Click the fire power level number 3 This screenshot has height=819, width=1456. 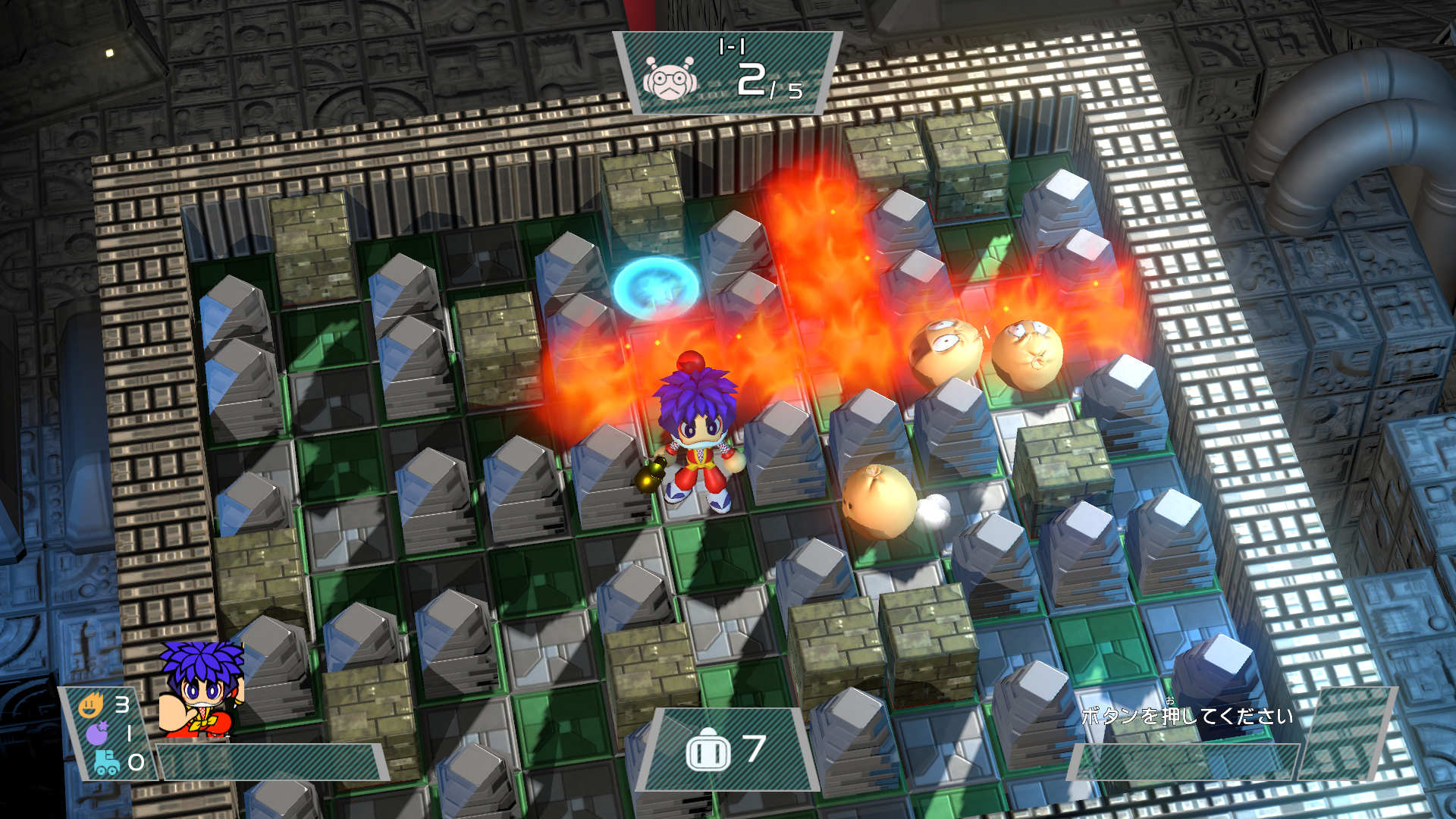point(121,704)
